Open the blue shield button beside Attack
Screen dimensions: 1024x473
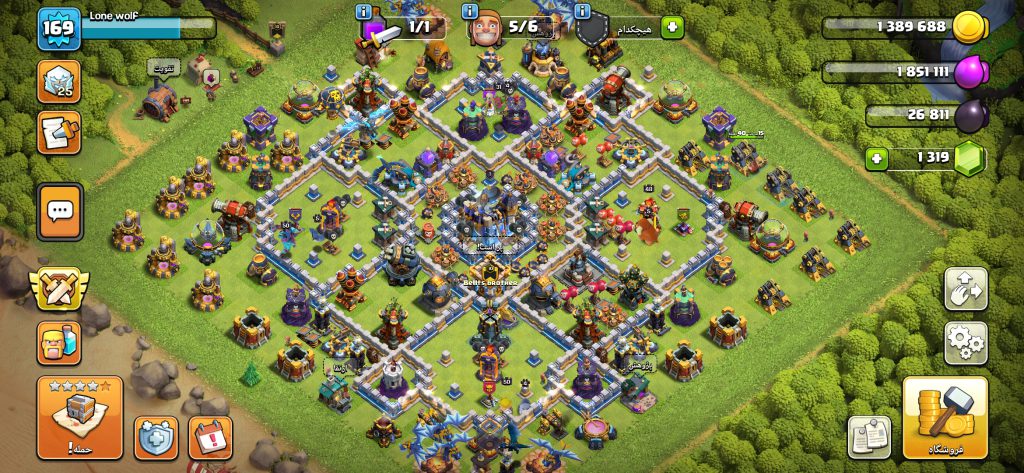(x=156, y=437)
